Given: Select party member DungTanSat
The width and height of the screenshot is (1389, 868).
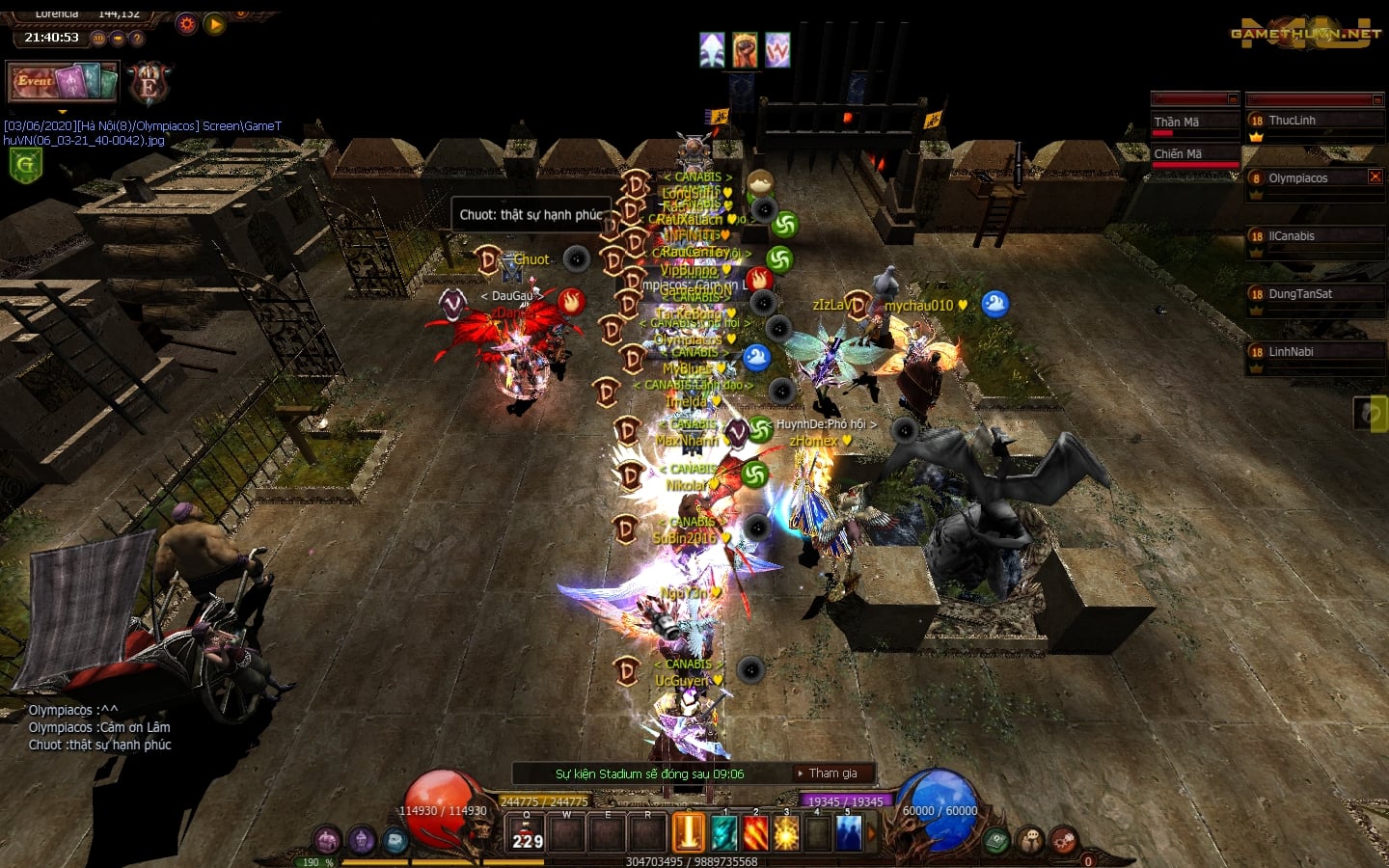Looking at the screenshot, I should 1314,295.
